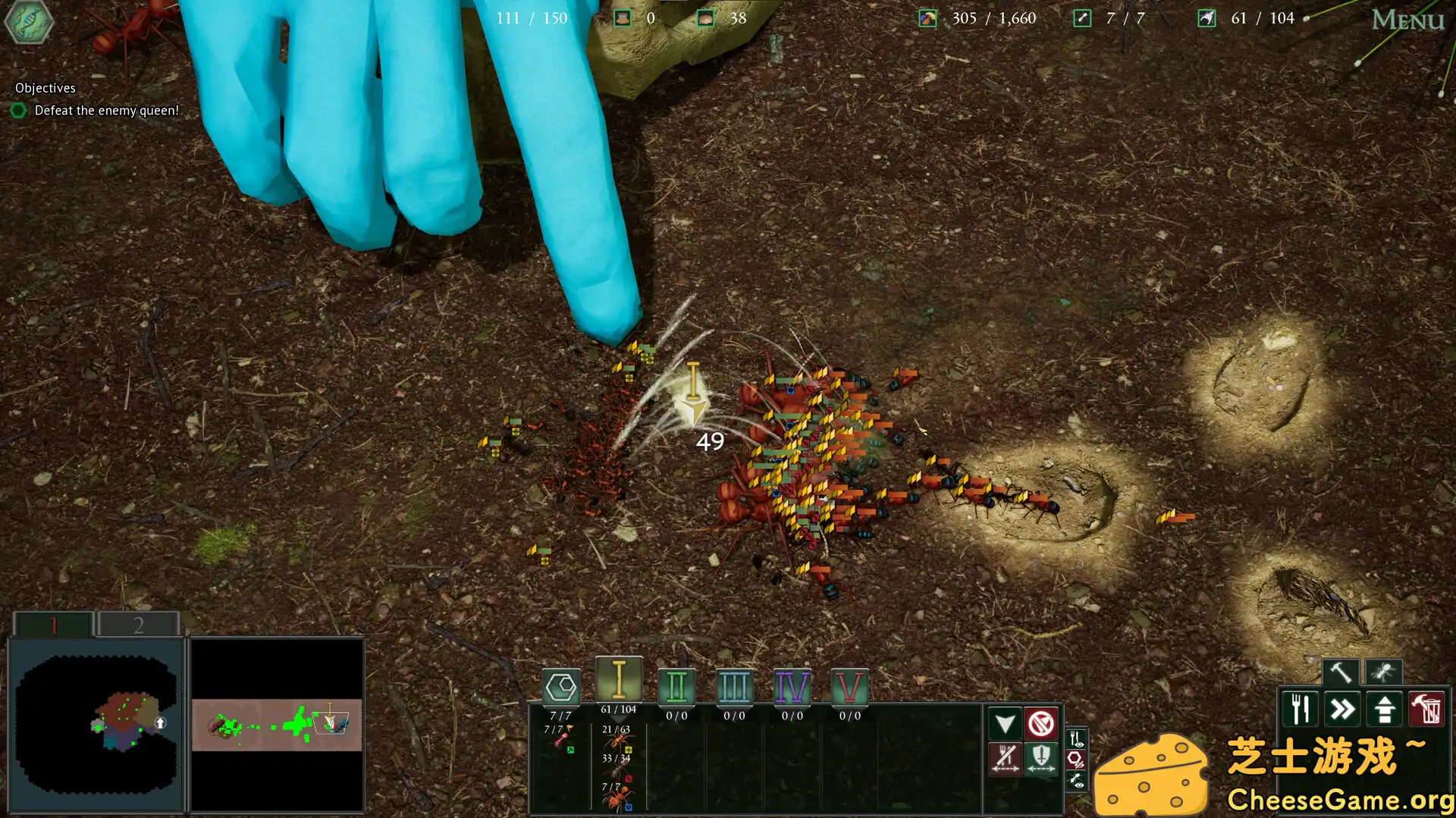Switch to minimap tab 2
Image resolution: width=1456 pixels, height=818 pixels.
138,624
